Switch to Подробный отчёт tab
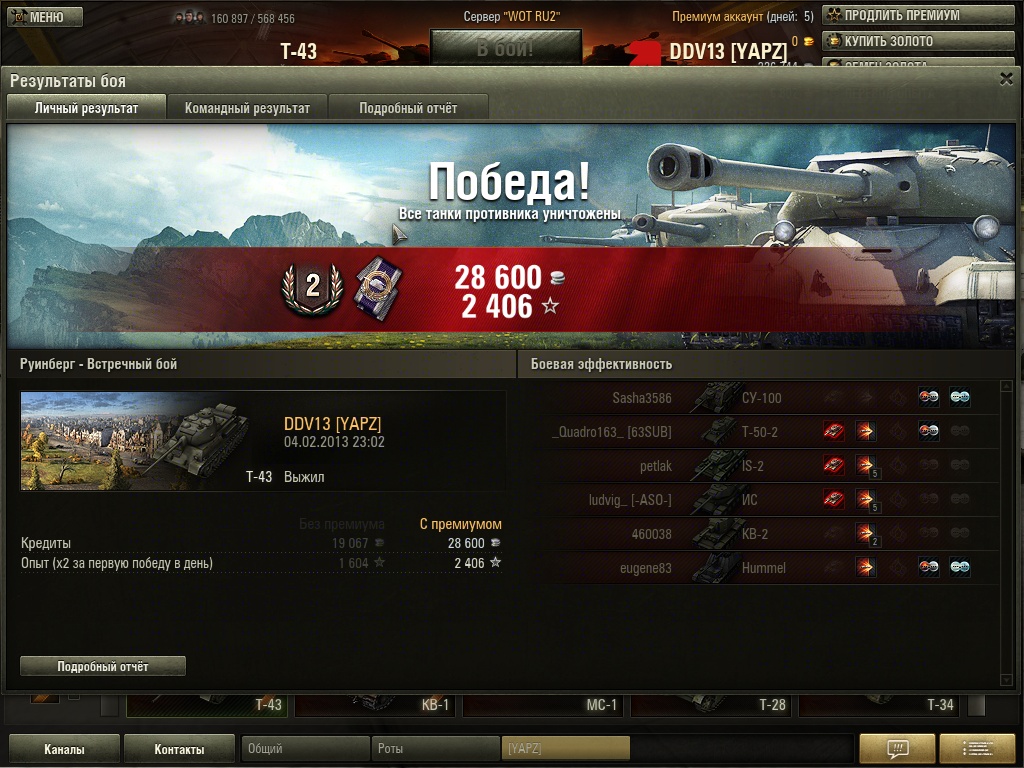Screen dimensions: 1024x768 click(408, 108)
